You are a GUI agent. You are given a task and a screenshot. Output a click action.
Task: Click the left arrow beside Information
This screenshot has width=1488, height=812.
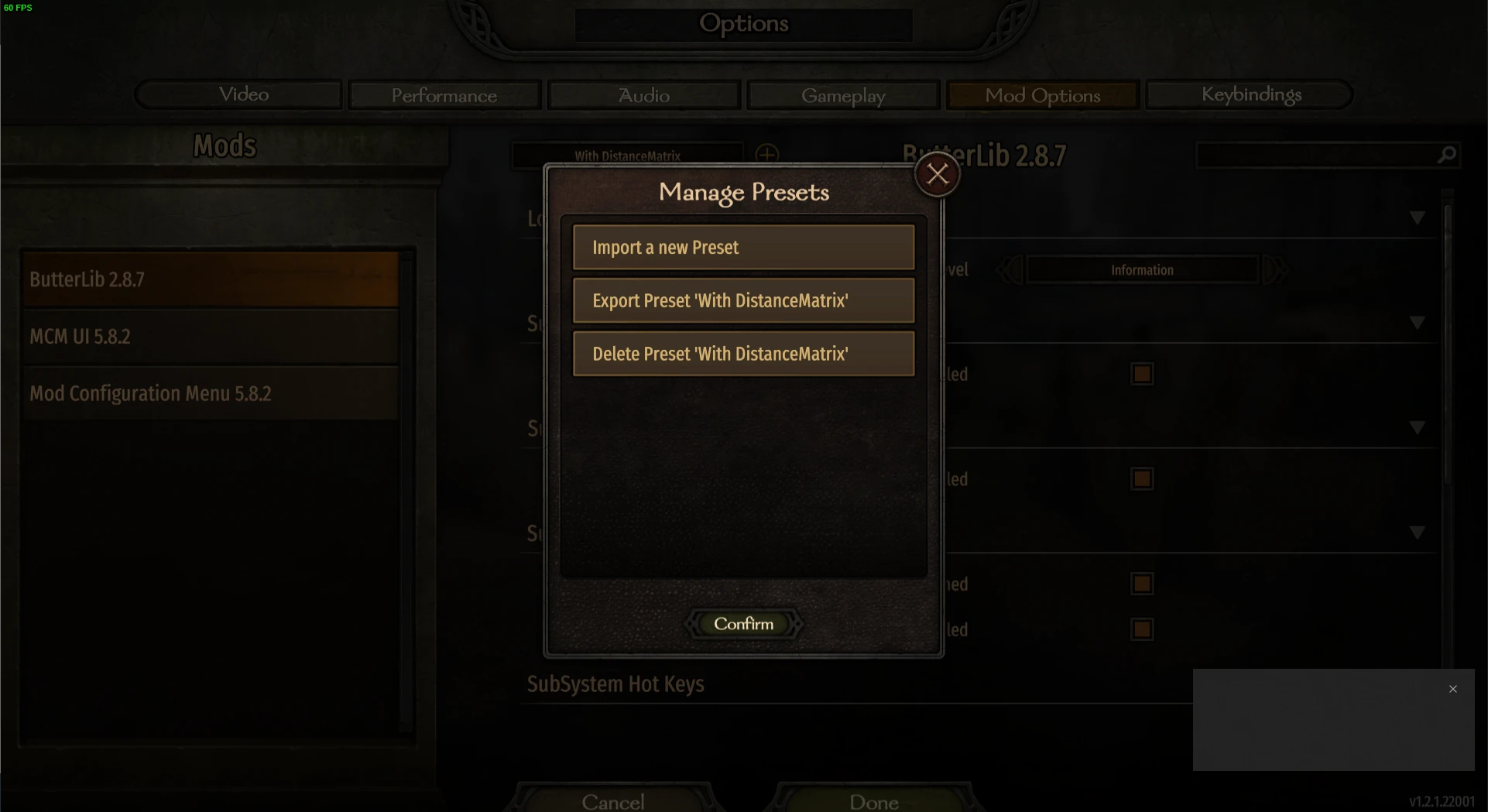(x=1009, y=269)
